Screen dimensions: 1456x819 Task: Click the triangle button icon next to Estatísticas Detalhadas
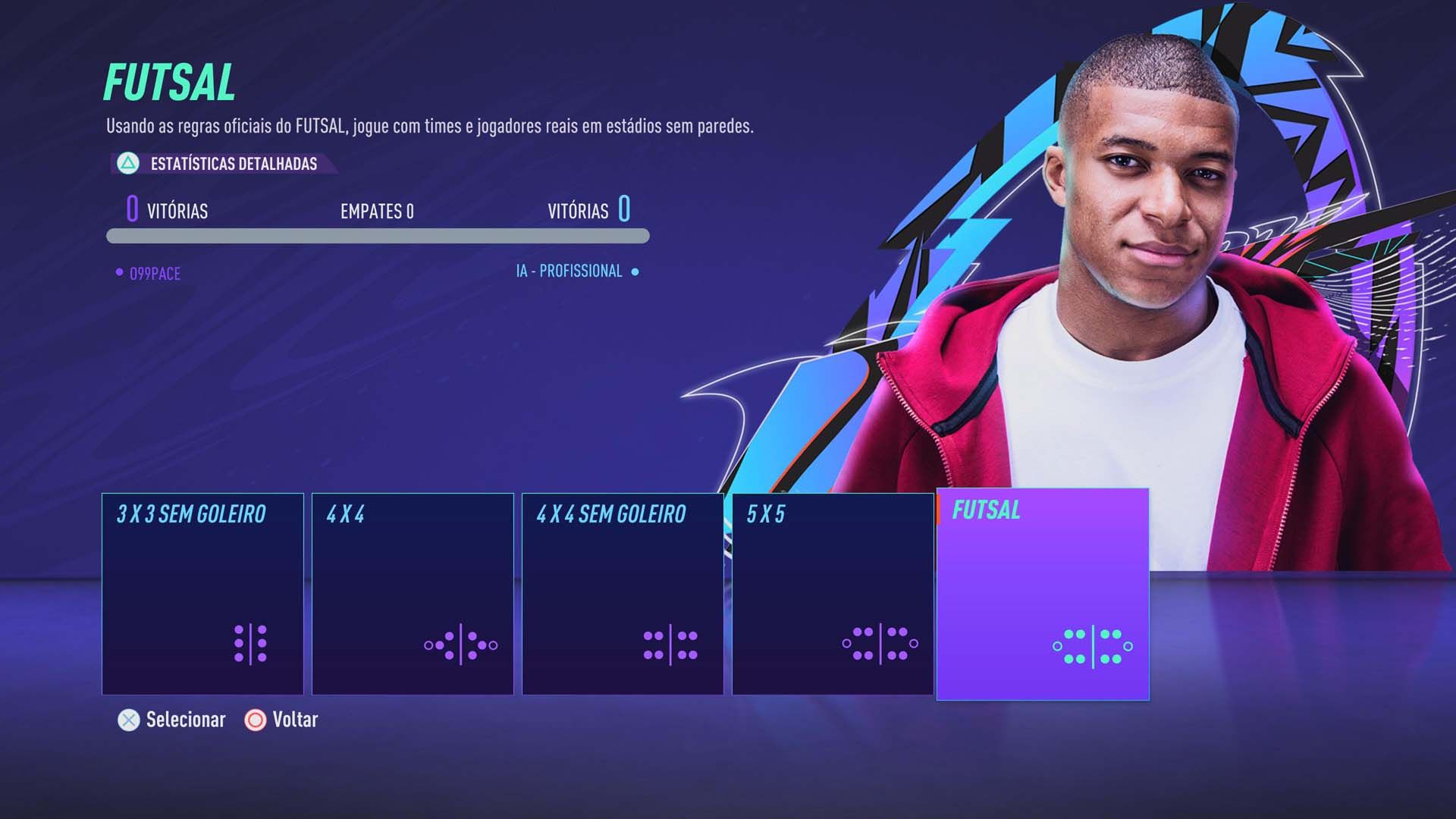127,162
